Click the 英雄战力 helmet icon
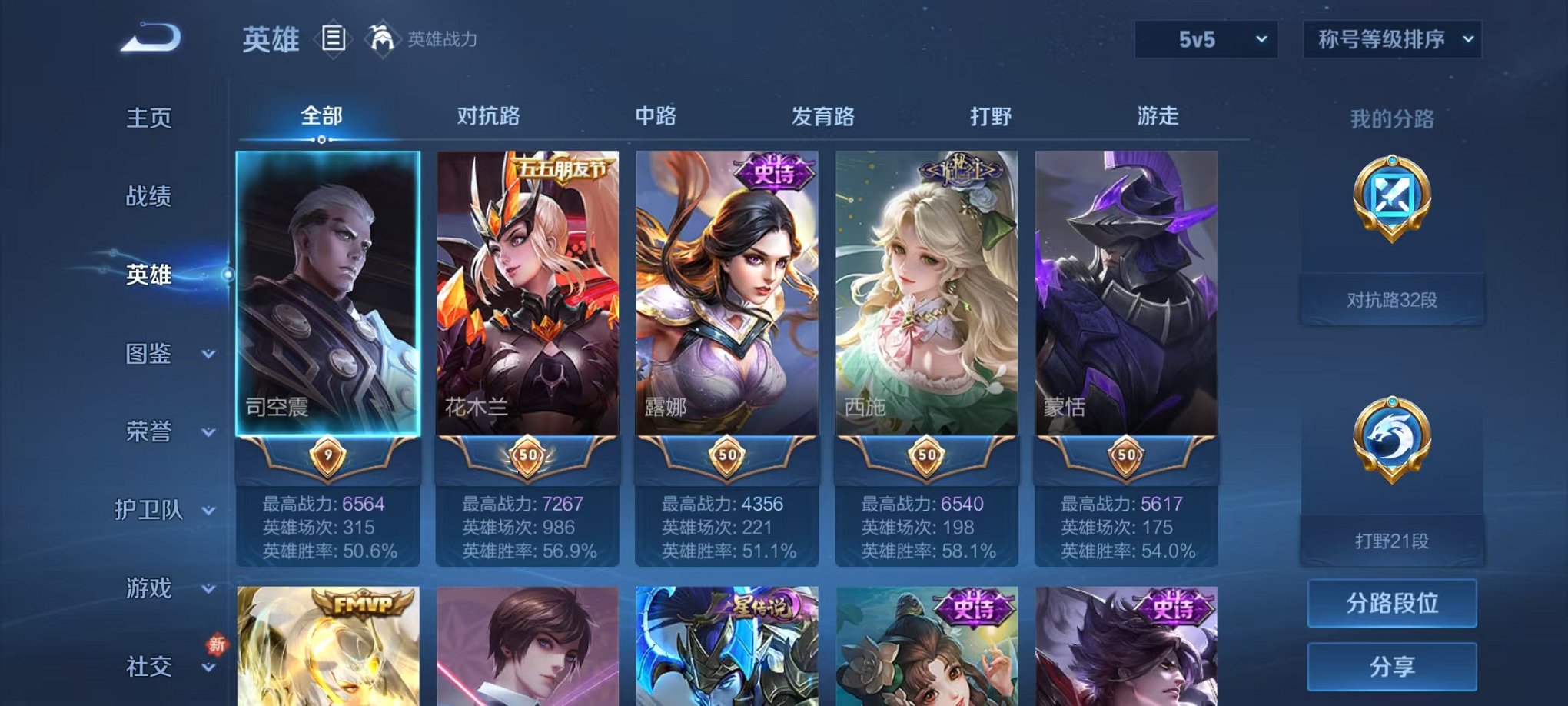Viewport: 1568px width, 706px height. [x=380, y=36]
